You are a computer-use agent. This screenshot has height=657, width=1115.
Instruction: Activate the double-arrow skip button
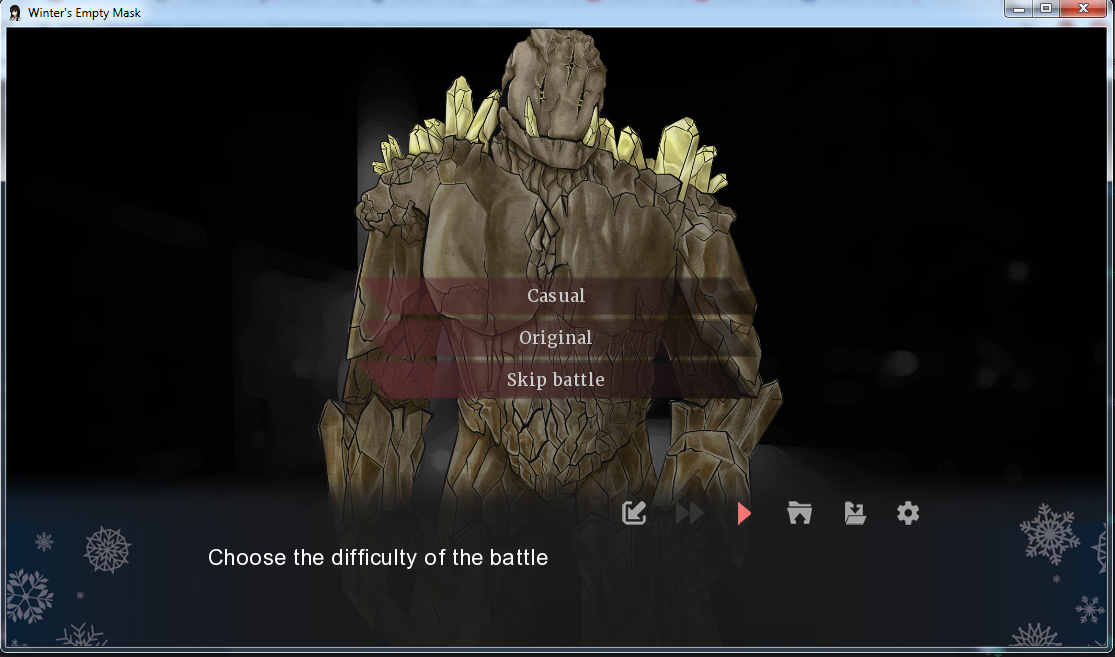click(690, 513)
